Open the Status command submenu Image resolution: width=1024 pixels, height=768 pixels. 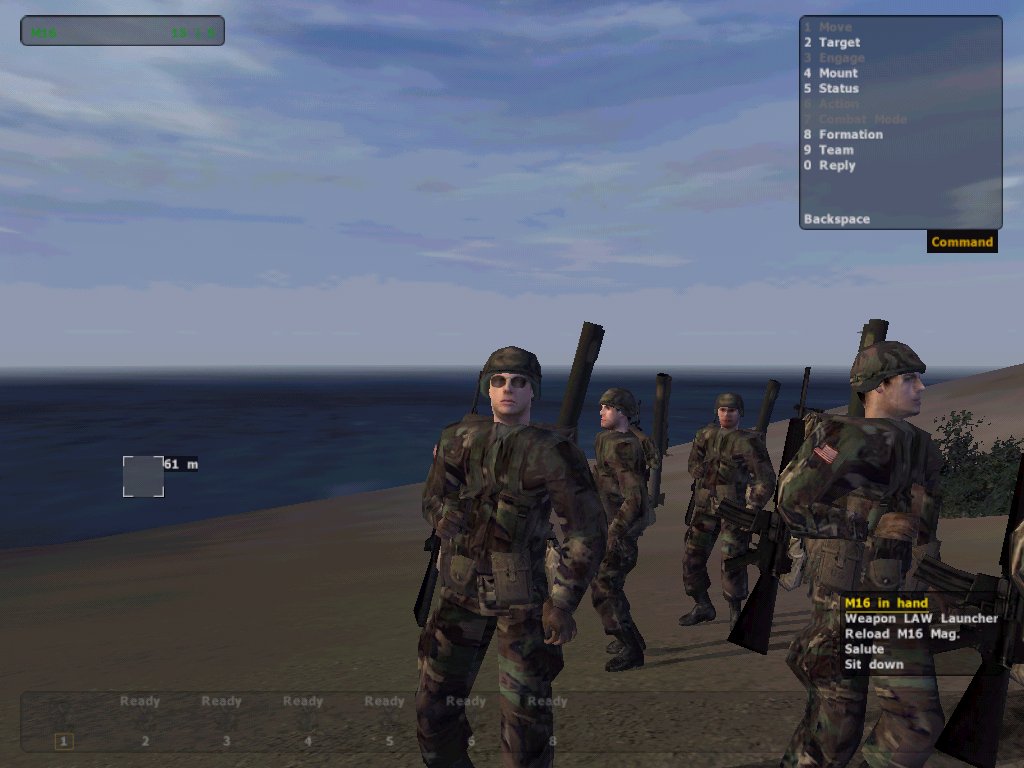[838, 89]
